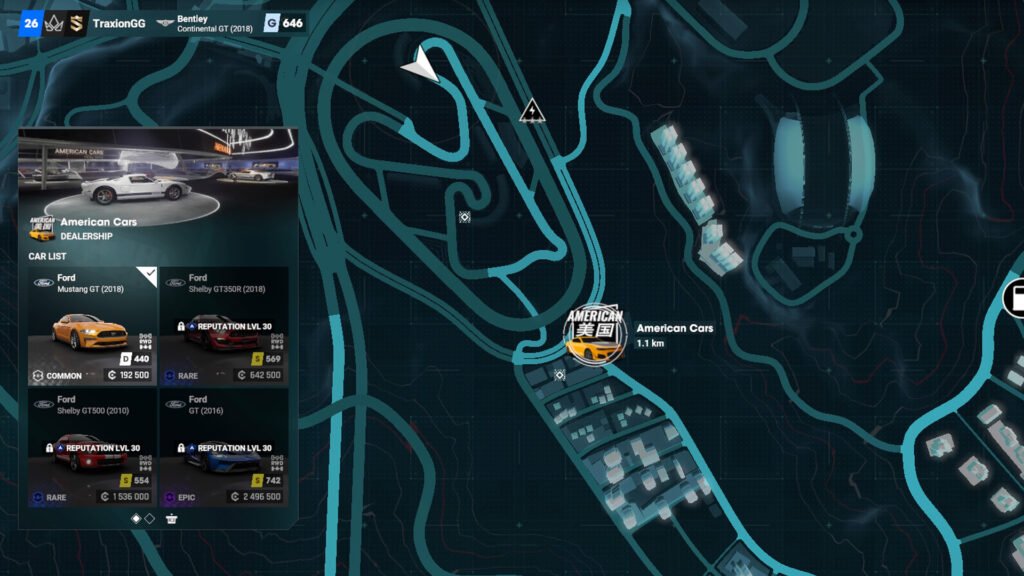Click the American Cars dealership map marker
This screenshot has width=1024, height=576.
tap(594, 334)
